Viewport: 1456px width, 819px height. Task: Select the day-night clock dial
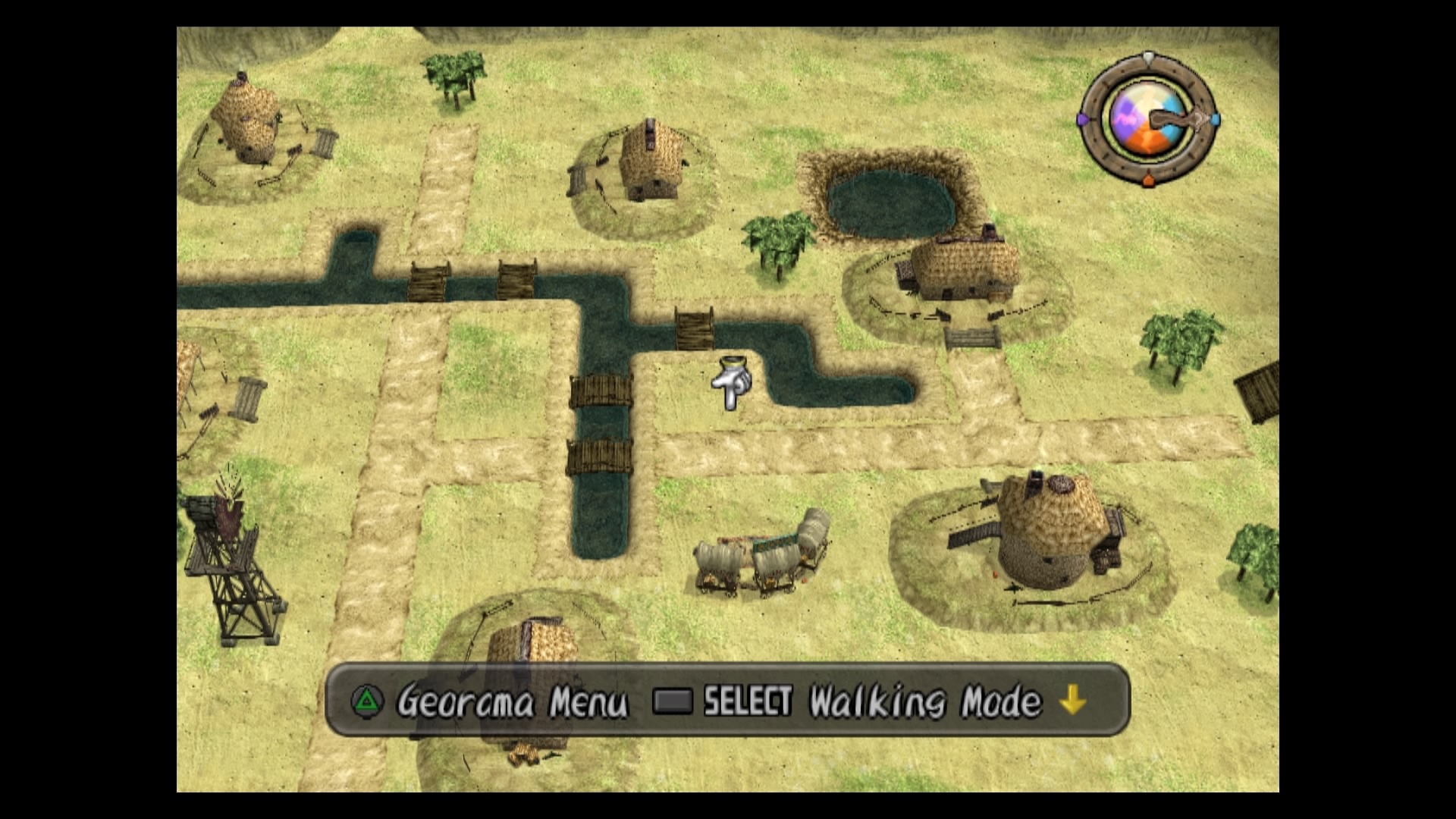point(1147,121)
